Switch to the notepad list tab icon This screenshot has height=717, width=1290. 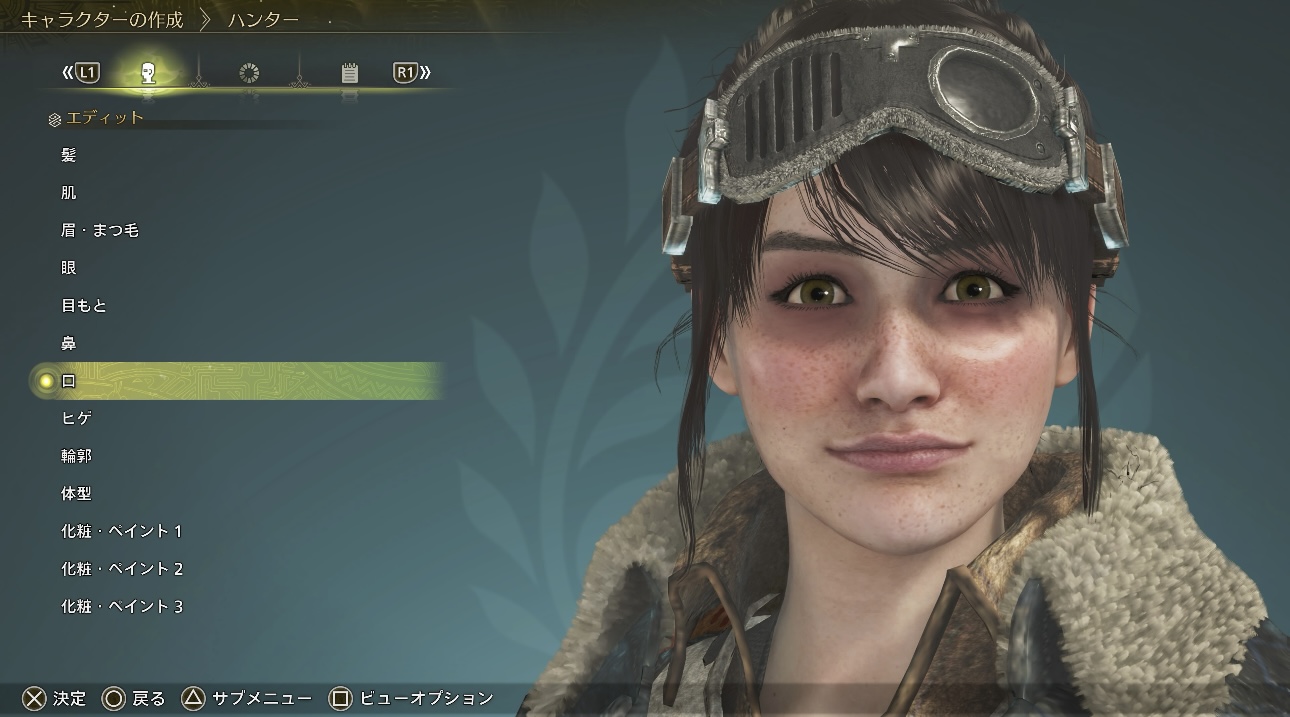[x=349, y=73]
